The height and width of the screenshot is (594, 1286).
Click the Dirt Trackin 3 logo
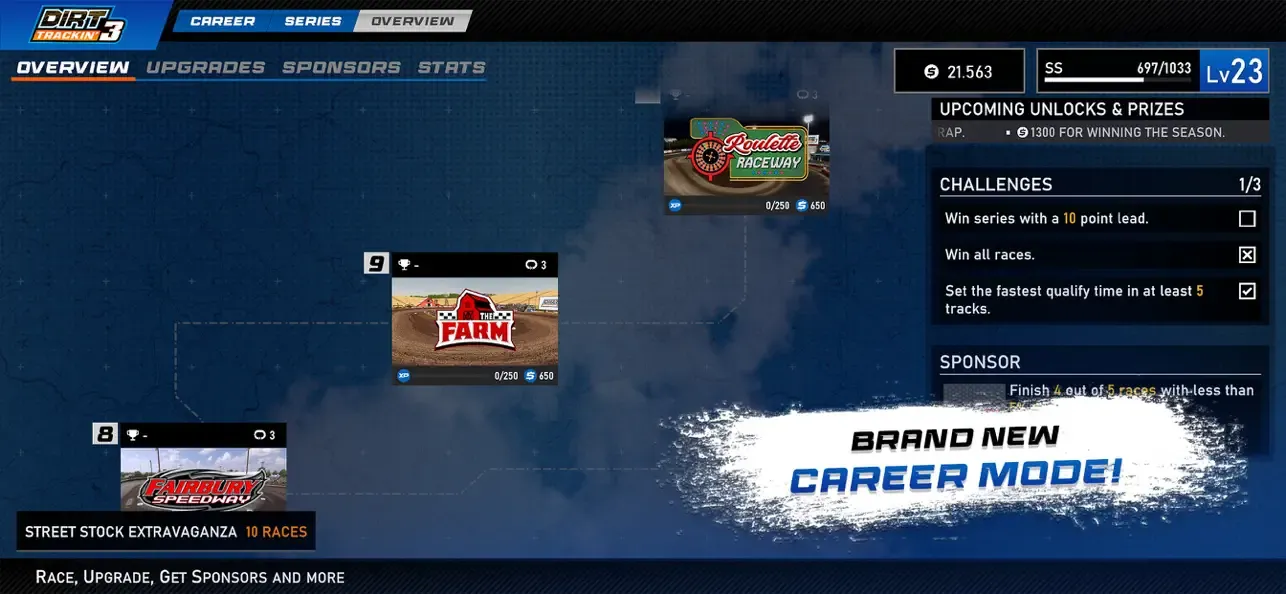79,24
